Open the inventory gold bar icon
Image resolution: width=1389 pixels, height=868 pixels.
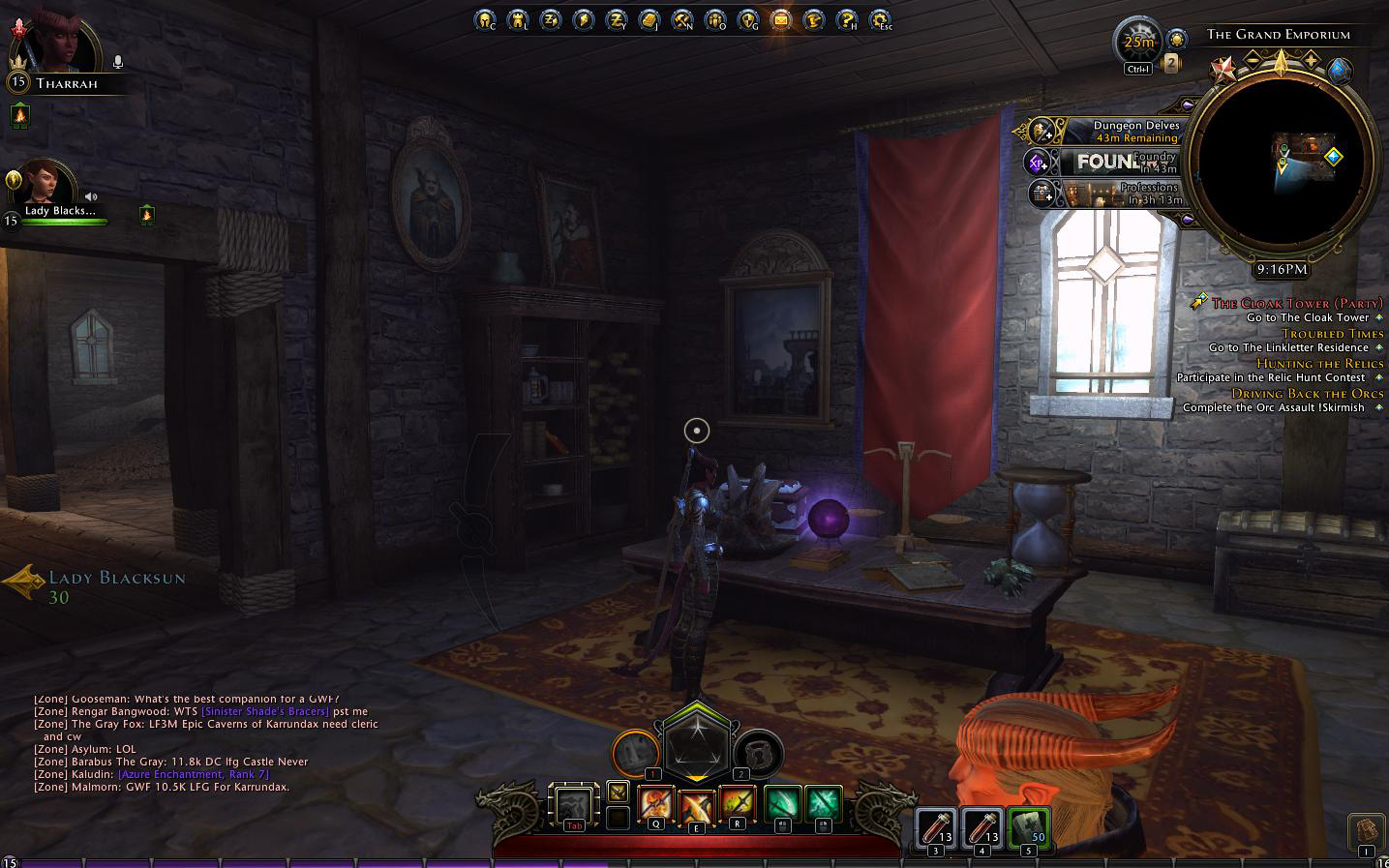(x=649, y=18)
